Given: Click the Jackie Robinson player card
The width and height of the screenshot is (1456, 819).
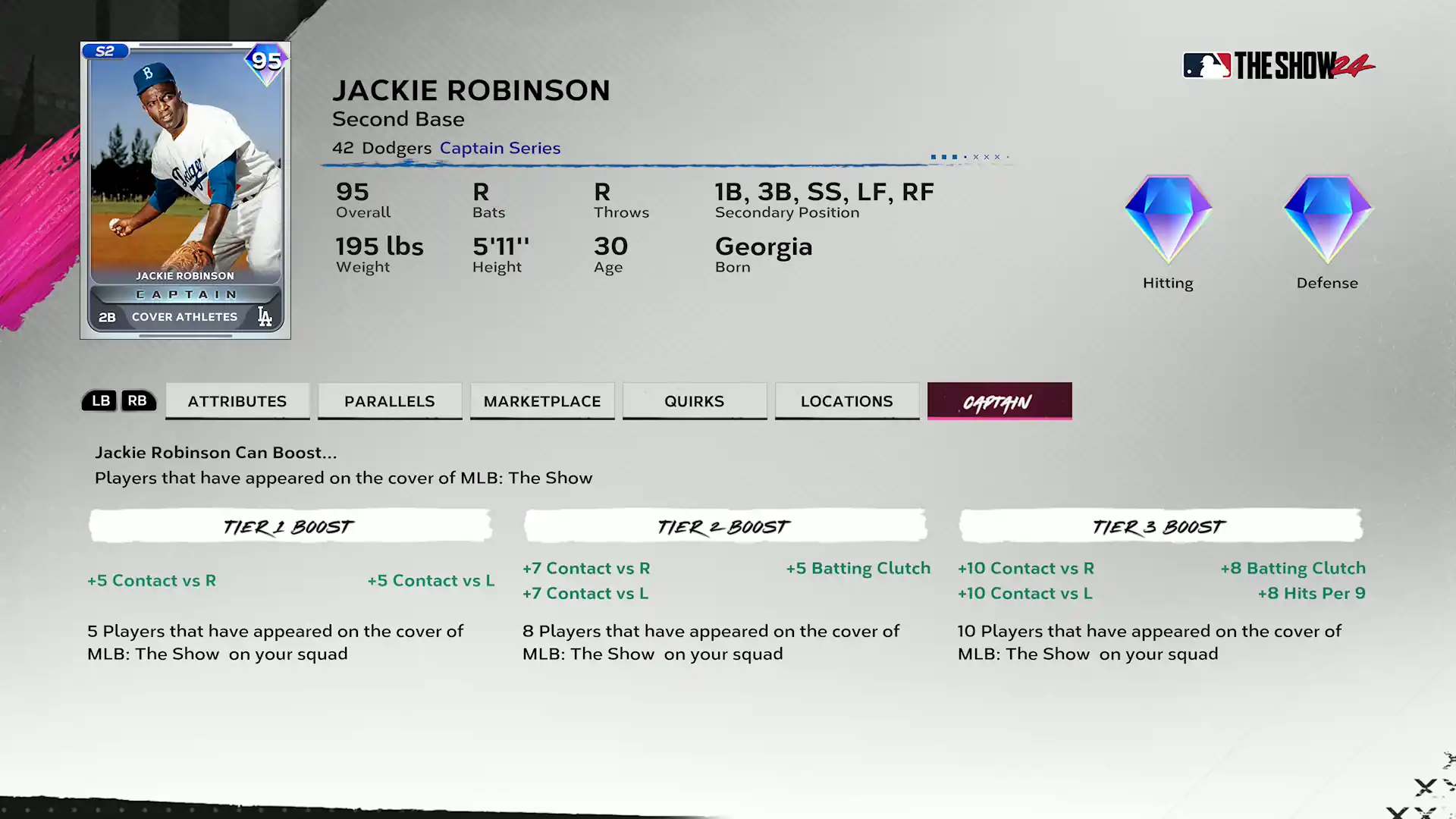Looking at the screenshot, I should click(185, 190).
